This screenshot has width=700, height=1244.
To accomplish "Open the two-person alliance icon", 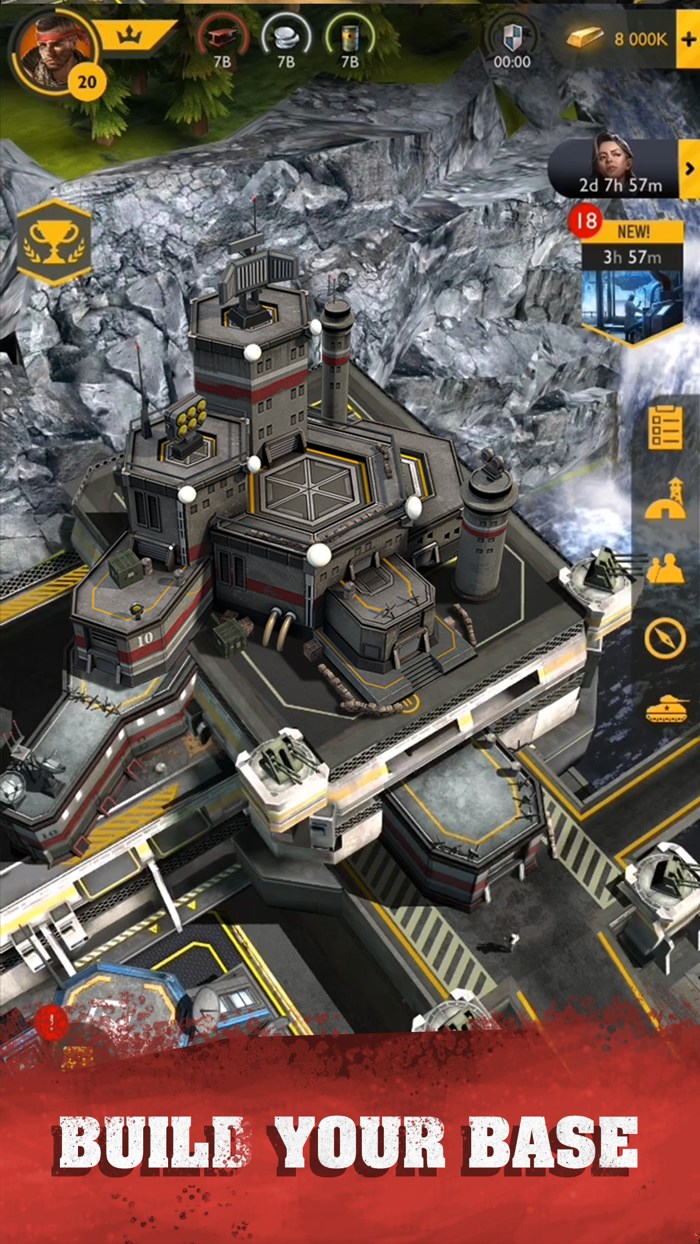I will [x=665, y=569].
